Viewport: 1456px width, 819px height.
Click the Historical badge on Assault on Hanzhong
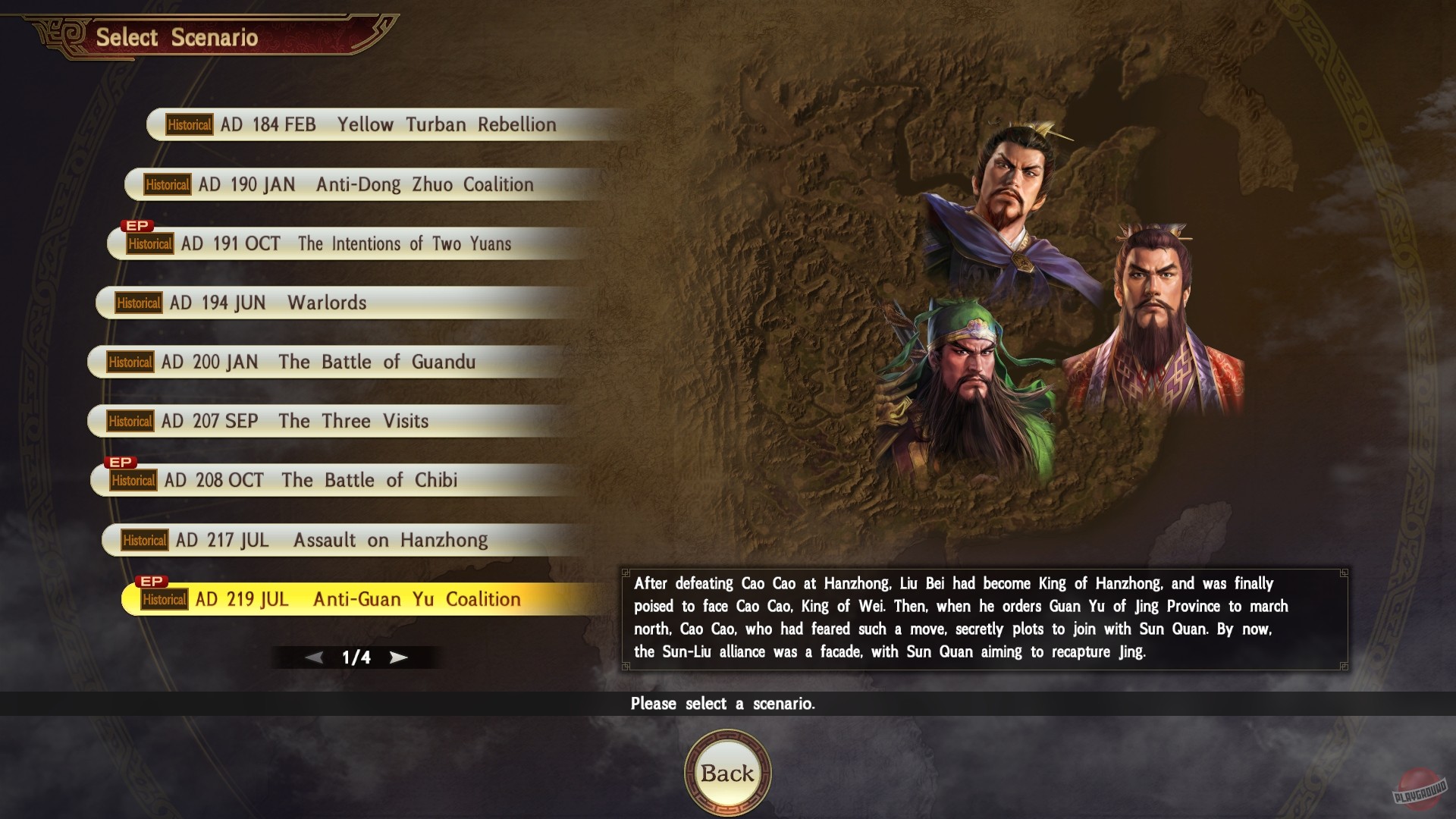(x=144, y=540)
